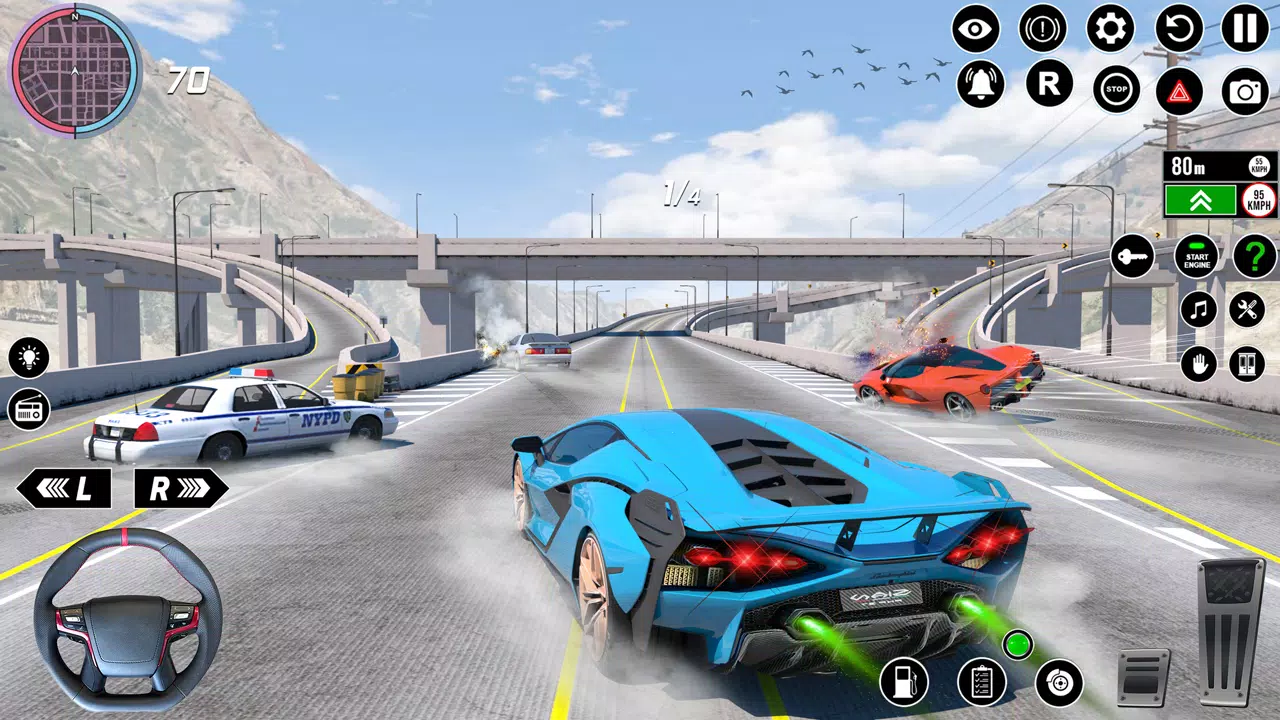Tap the question mark help button
The width and height of the screenshot is (1280, 720).
[1253, 258]
